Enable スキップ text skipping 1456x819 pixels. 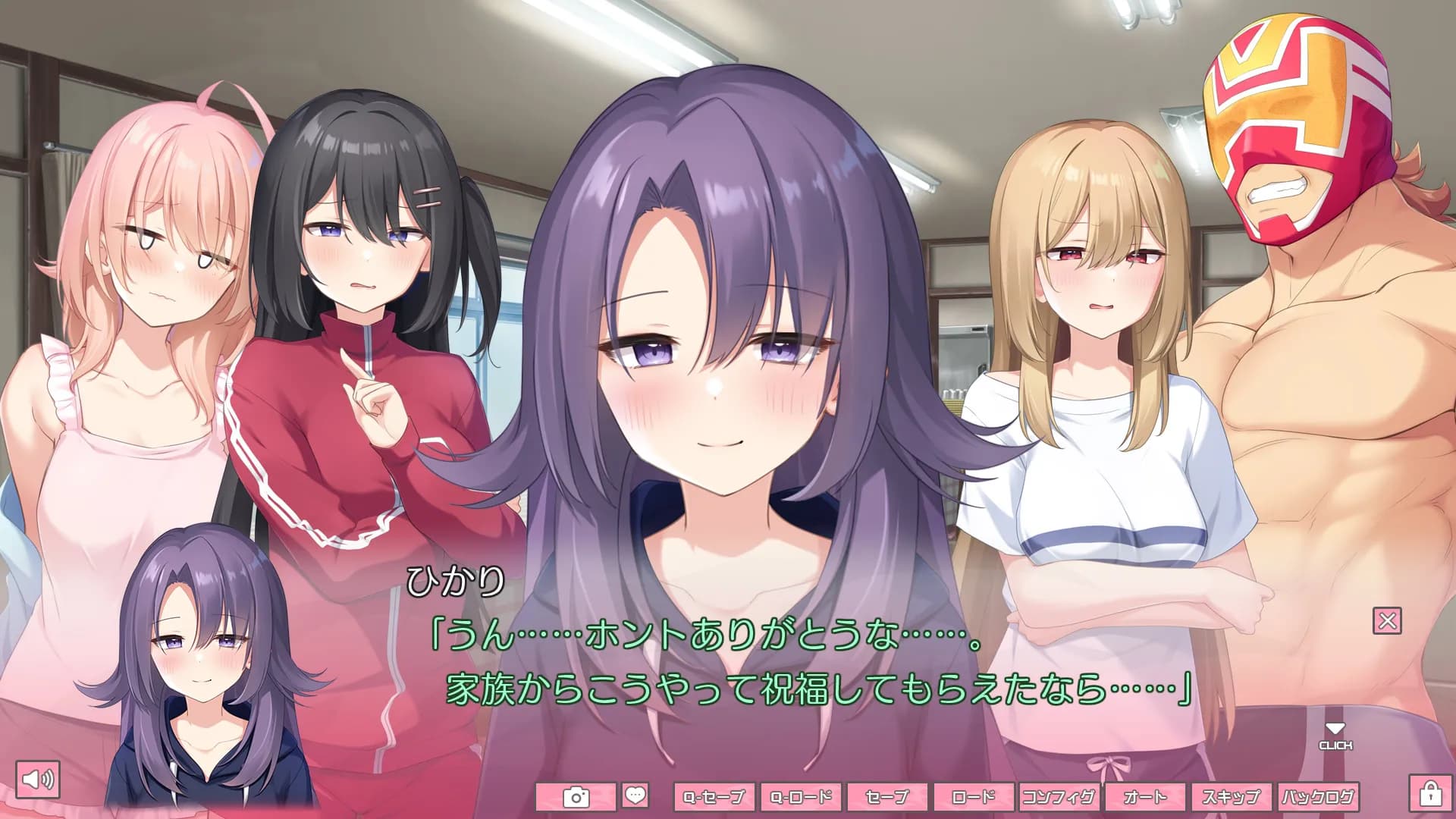(1232, 797)
